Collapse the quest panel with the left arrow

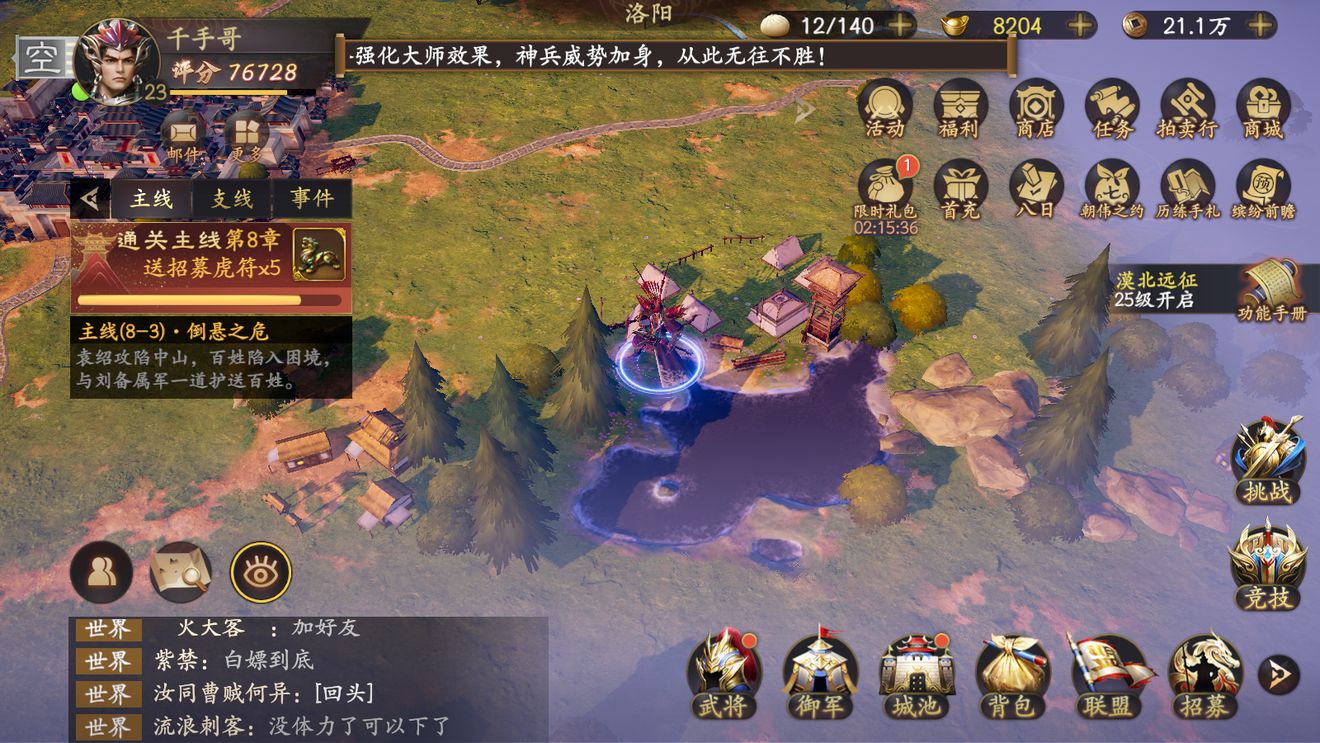click(92, 197)
